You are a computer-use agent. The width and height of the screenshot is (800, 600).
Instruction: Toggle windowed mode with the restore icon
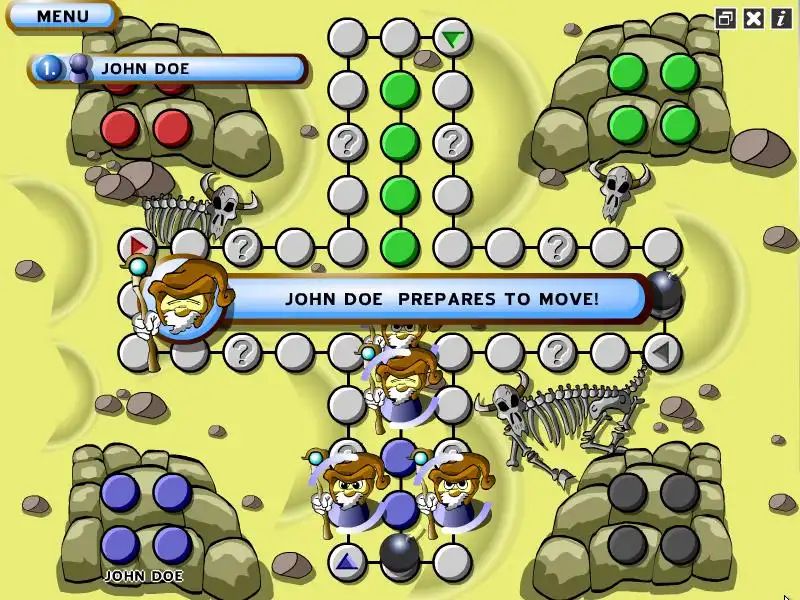pyautogui.click(x=726, y=18)
